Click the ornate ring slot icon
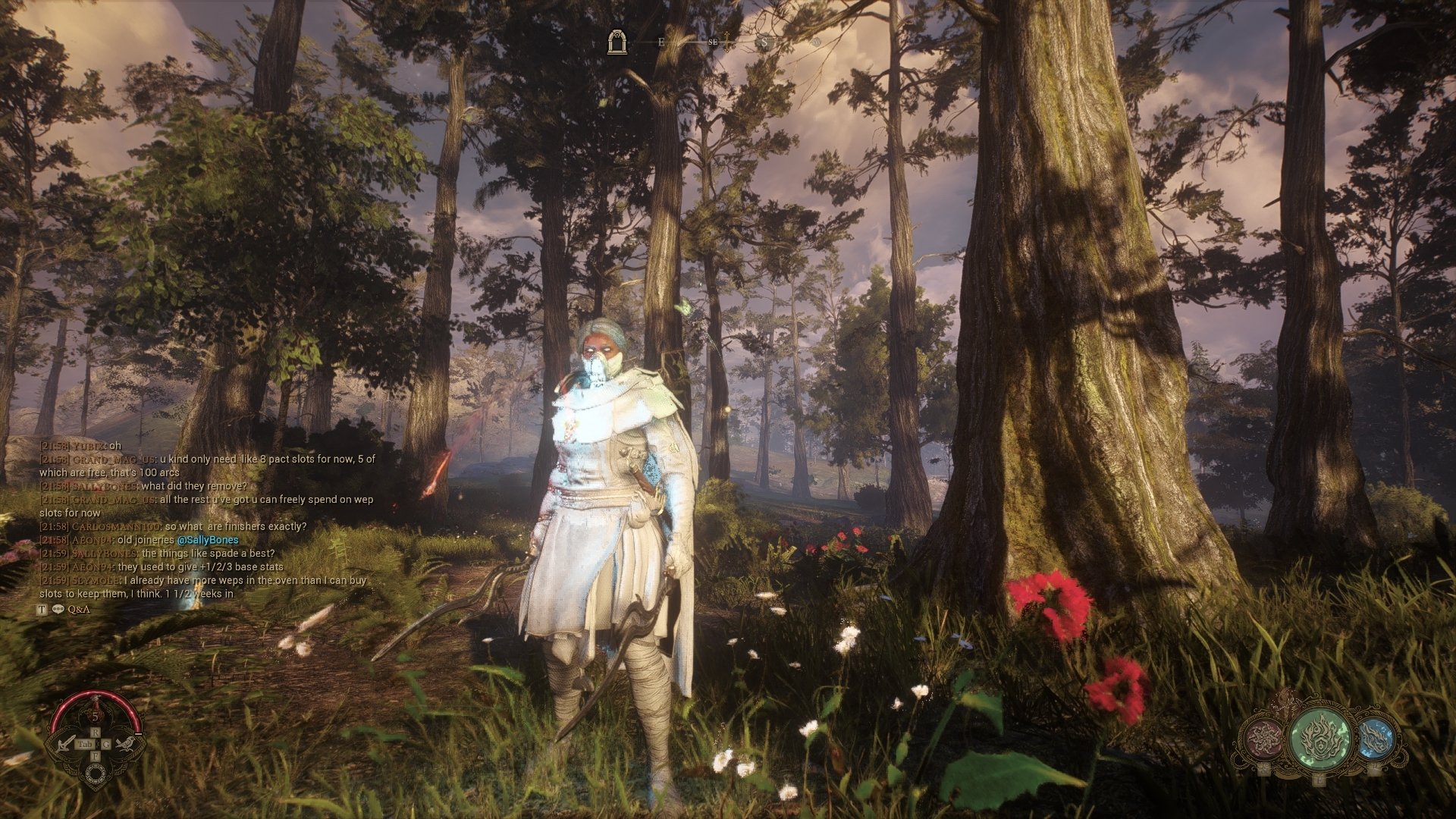 (96, 773)
